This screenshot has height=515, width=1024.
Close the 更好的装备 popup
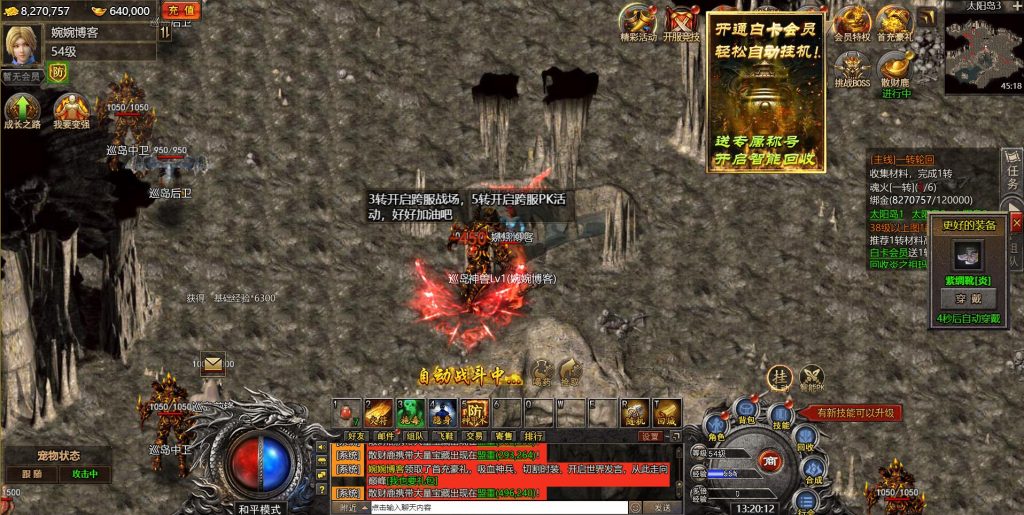1016,224
